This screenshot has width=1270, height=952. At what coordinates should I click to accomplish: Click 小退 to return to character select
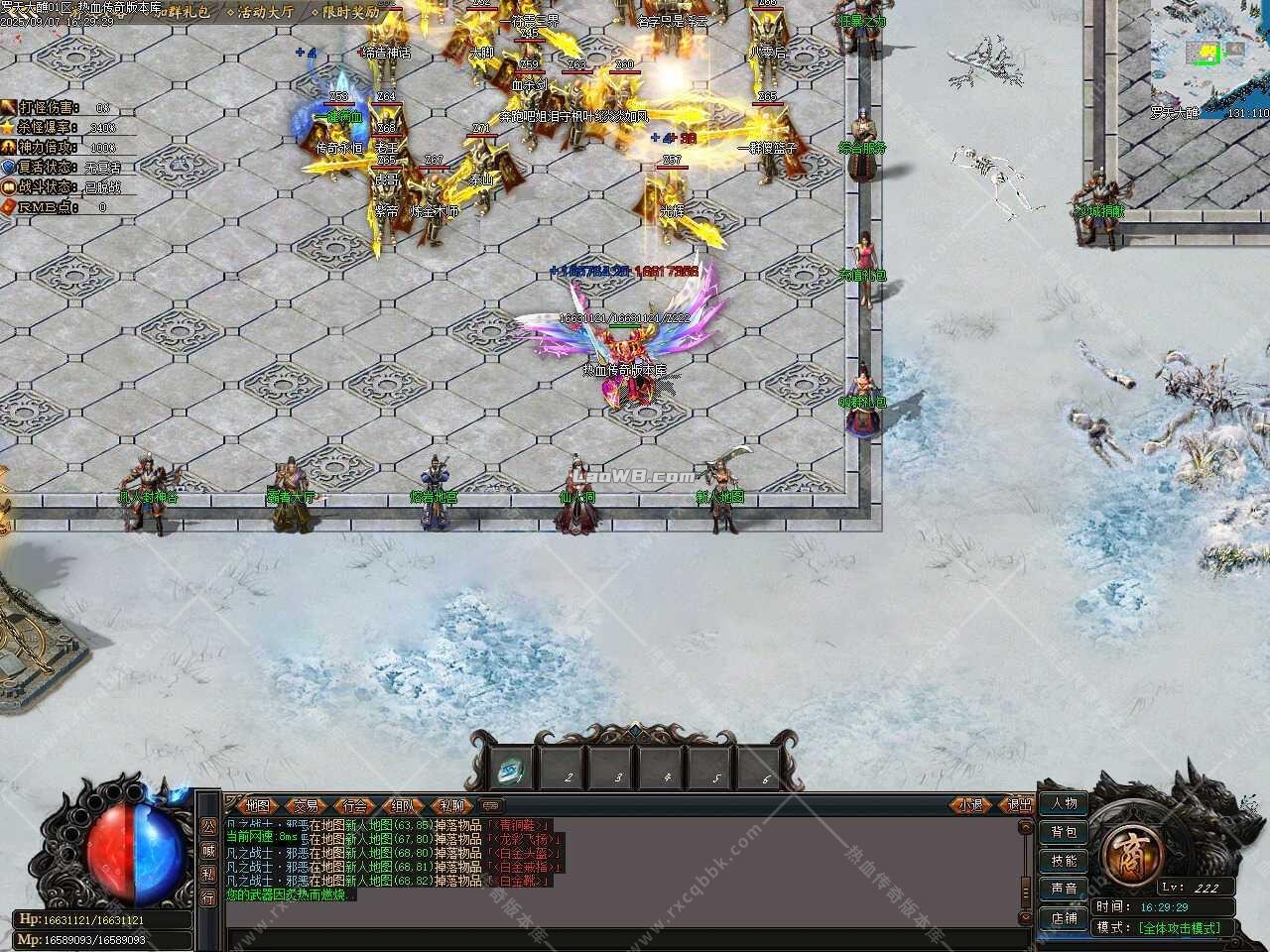point(971,805)
